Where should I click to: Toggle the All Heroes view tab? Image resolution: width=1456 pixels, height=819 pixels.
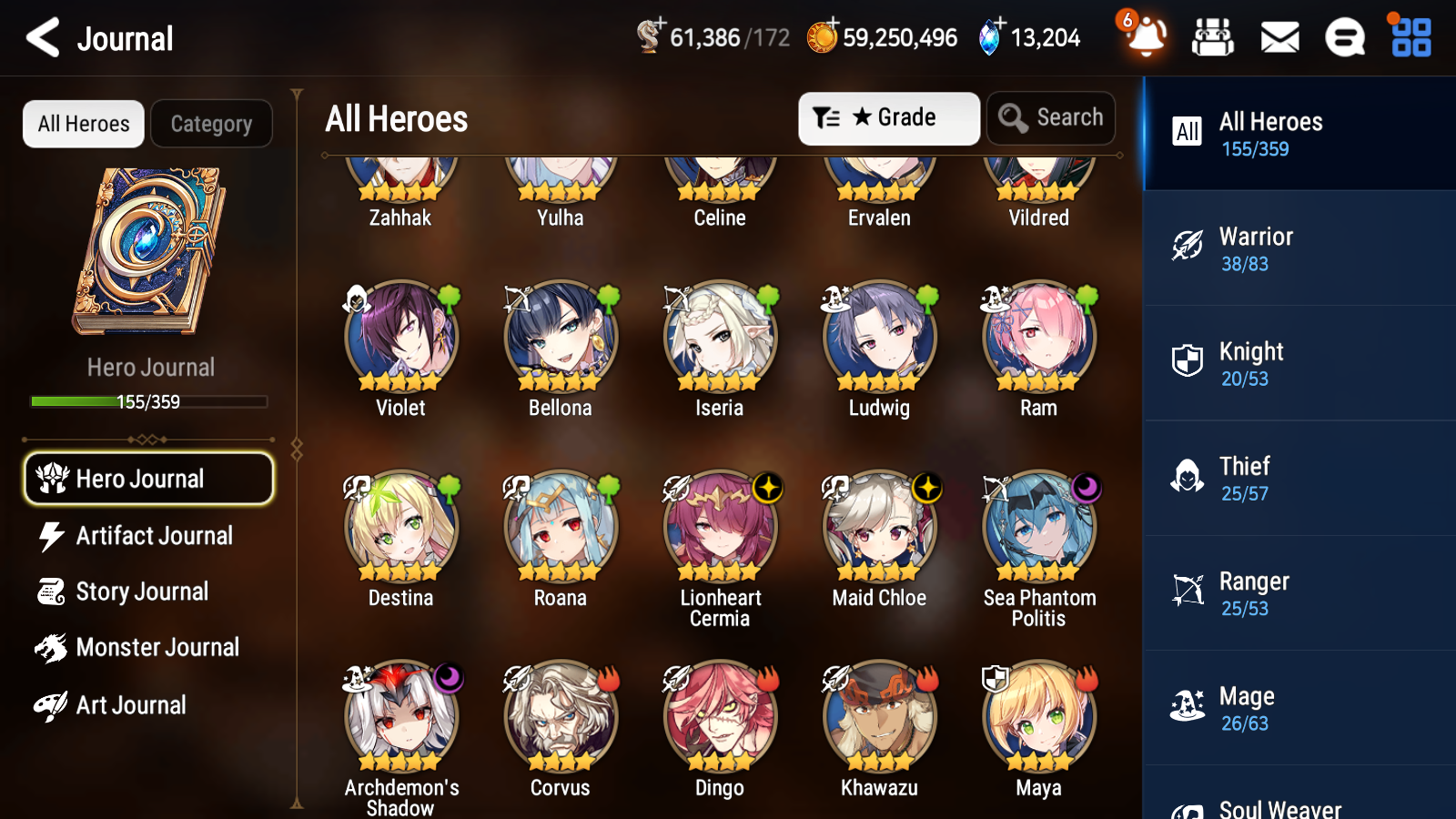[83, 124]
